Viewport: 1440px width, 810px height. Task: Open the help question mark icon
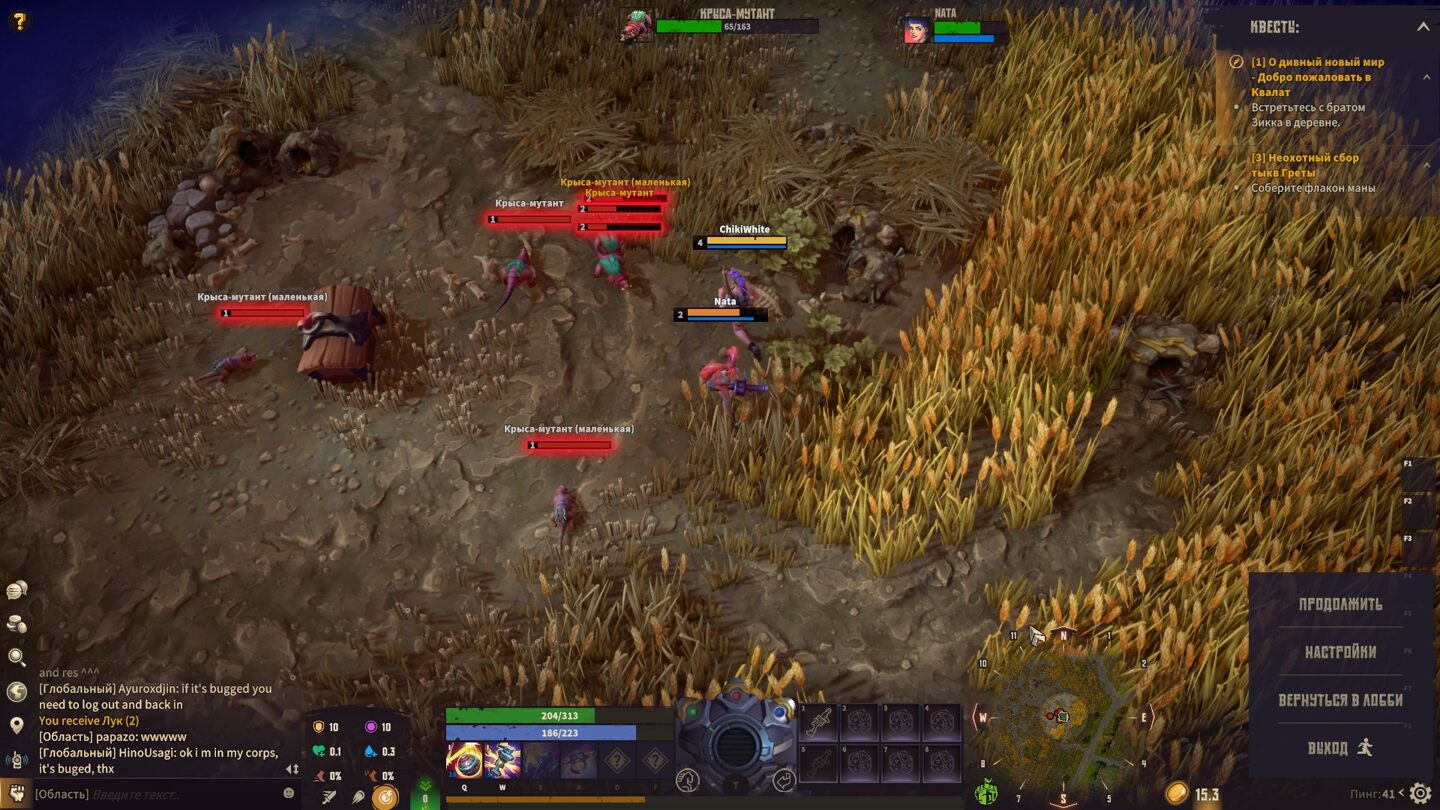(x=18, y=20)
